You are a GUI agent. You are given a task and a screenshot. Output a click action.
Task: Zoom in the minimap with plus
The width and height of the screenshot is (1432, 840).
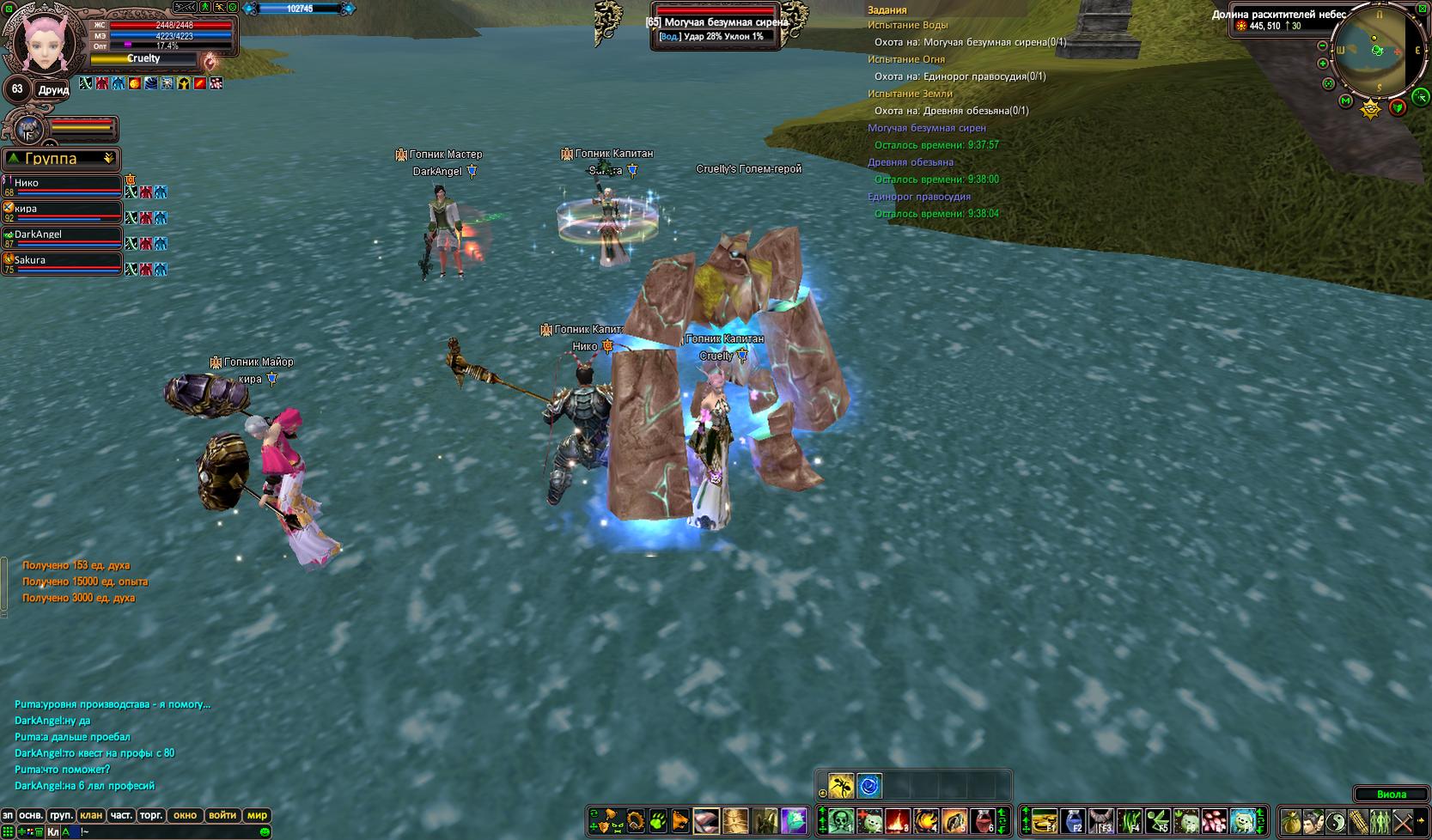click(x=1323, y=64)
